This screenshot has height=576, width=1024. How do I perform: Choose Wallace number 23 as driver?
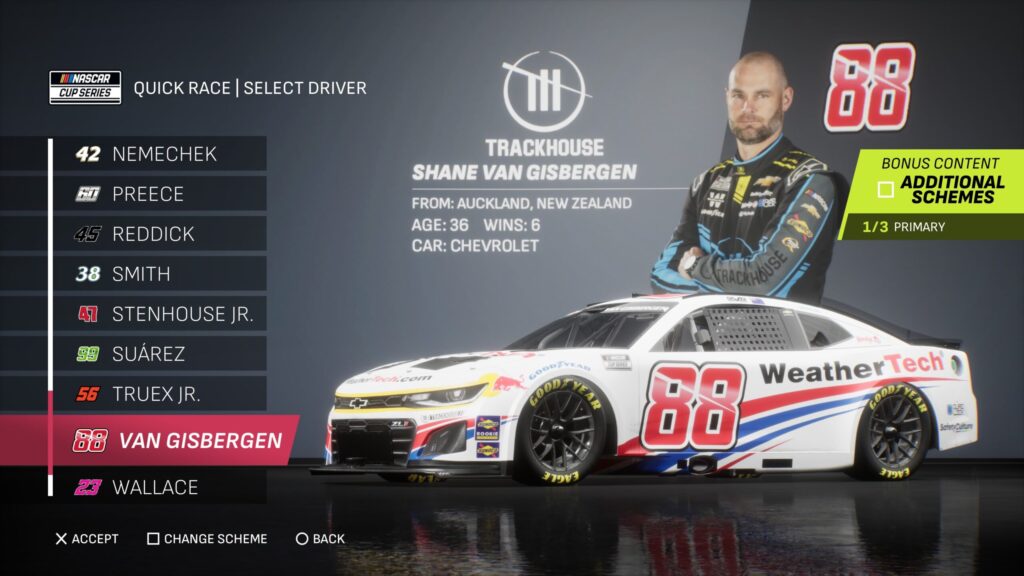click(x=160, y=488)
